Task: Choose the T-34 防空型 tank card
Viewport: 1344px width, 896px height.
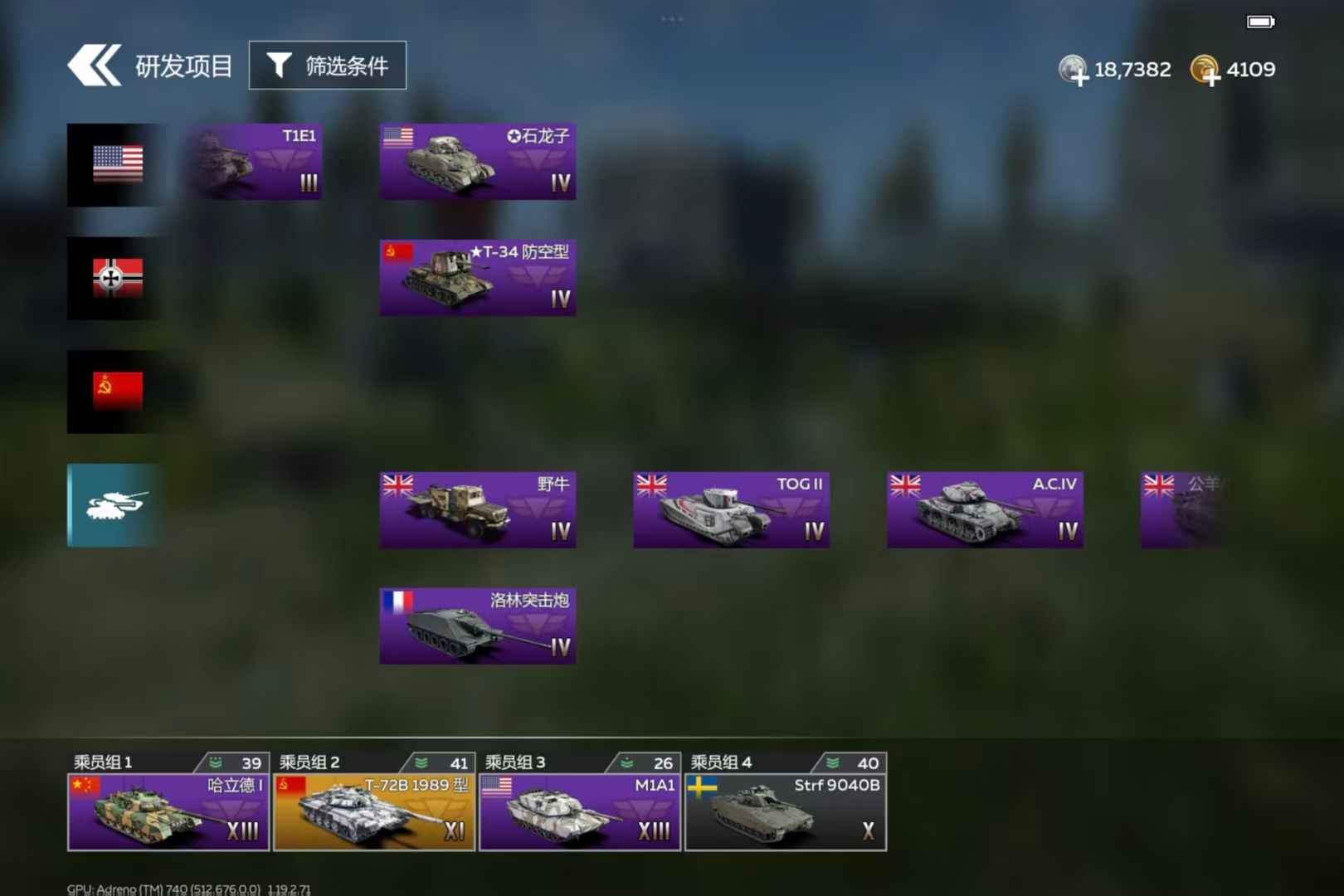Action: tap(478, 278)
